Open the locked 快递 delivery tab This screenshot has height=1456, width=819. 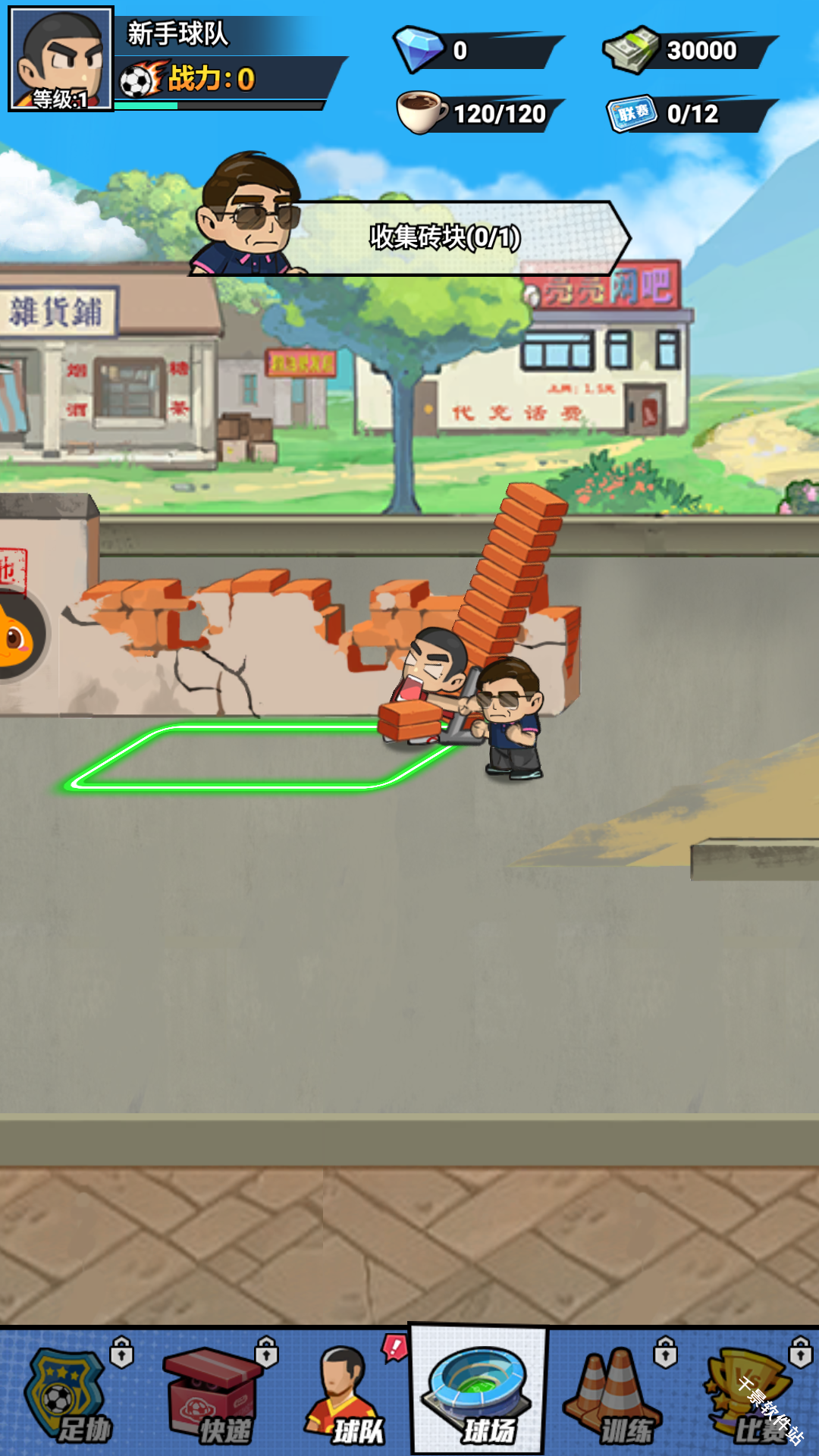click(212, 1394)
